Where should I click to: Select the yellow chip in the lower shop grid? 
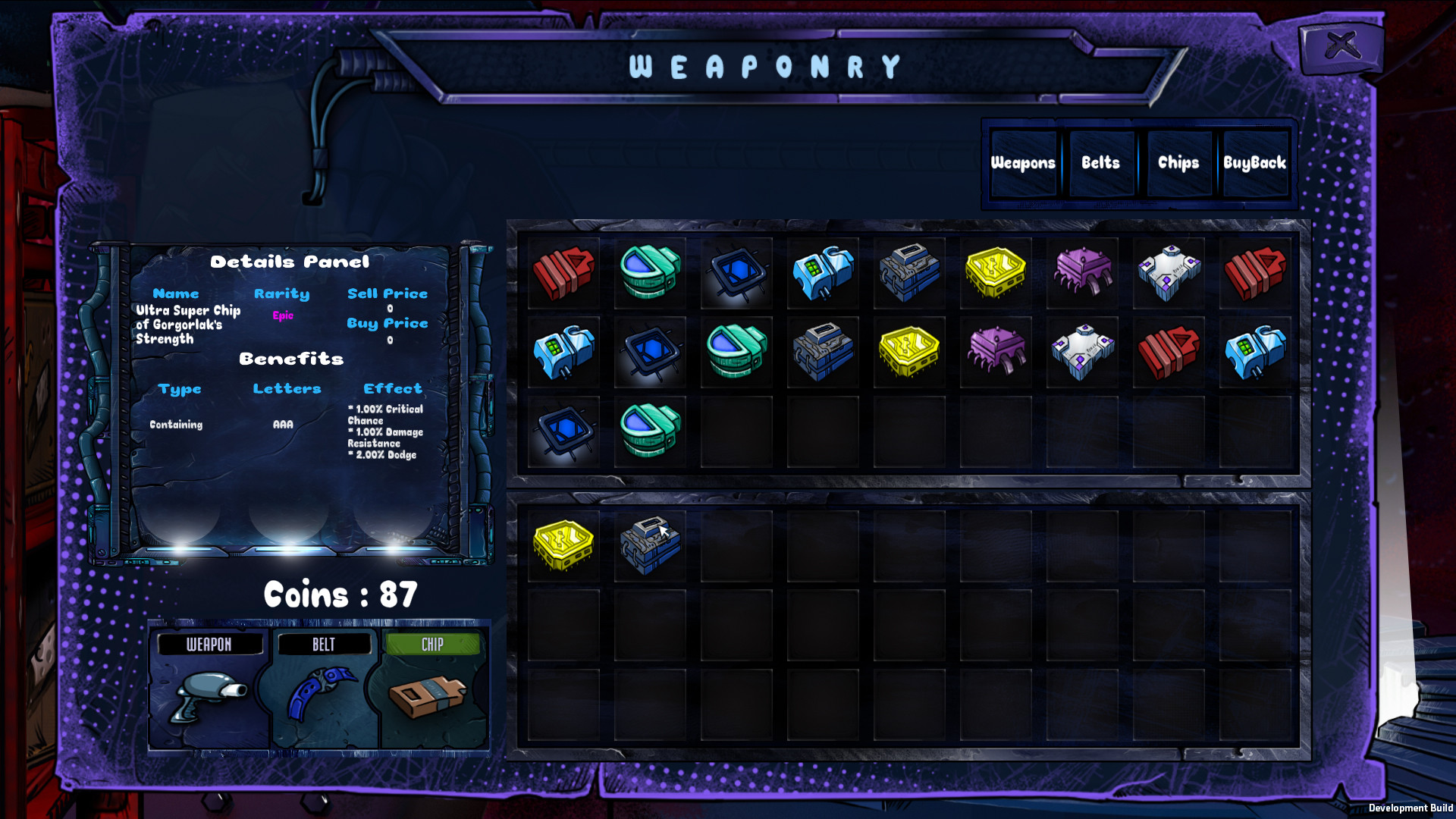563,544
